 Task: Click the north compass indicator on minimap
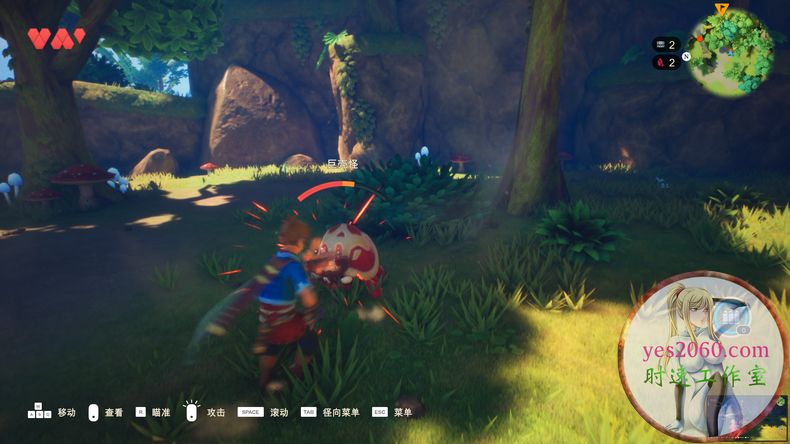tap(686, 56)
